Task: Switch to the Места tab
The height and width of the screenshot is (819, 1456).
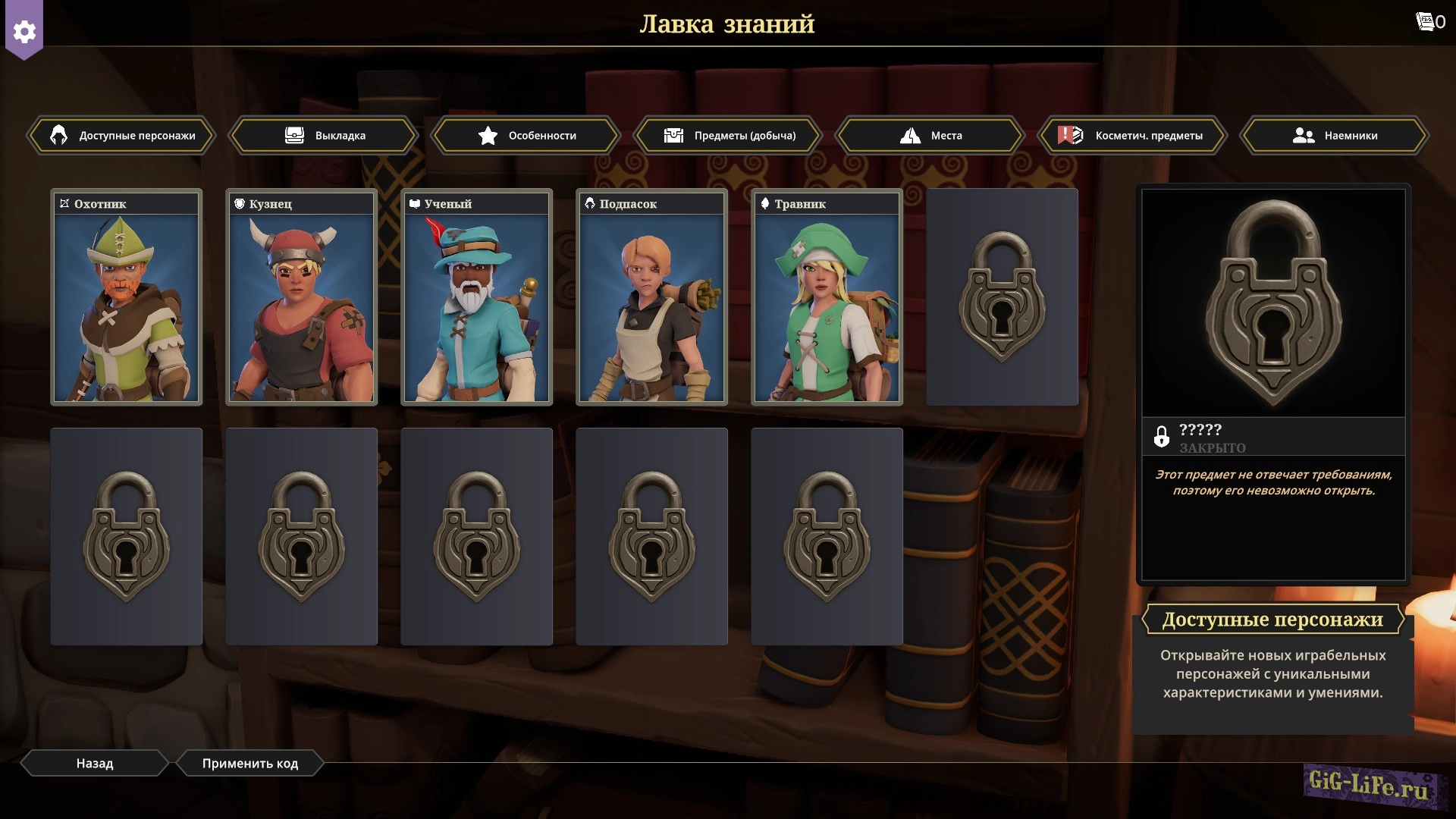Action: coord(930,136)
